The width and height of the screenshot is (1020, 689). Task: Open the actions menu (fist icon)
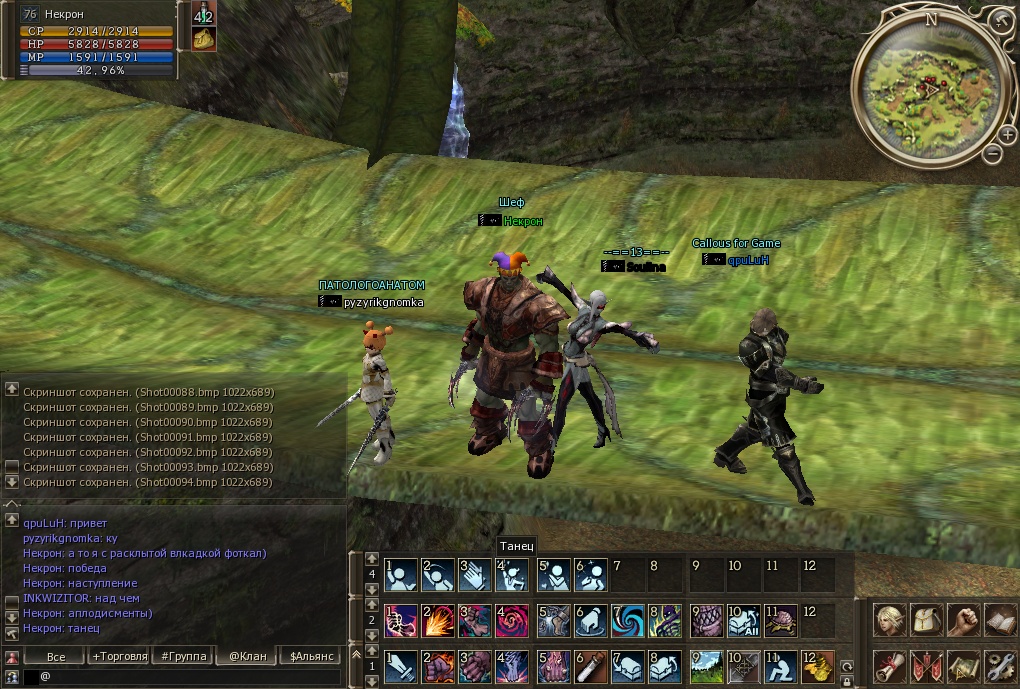[x=963, y=620]
